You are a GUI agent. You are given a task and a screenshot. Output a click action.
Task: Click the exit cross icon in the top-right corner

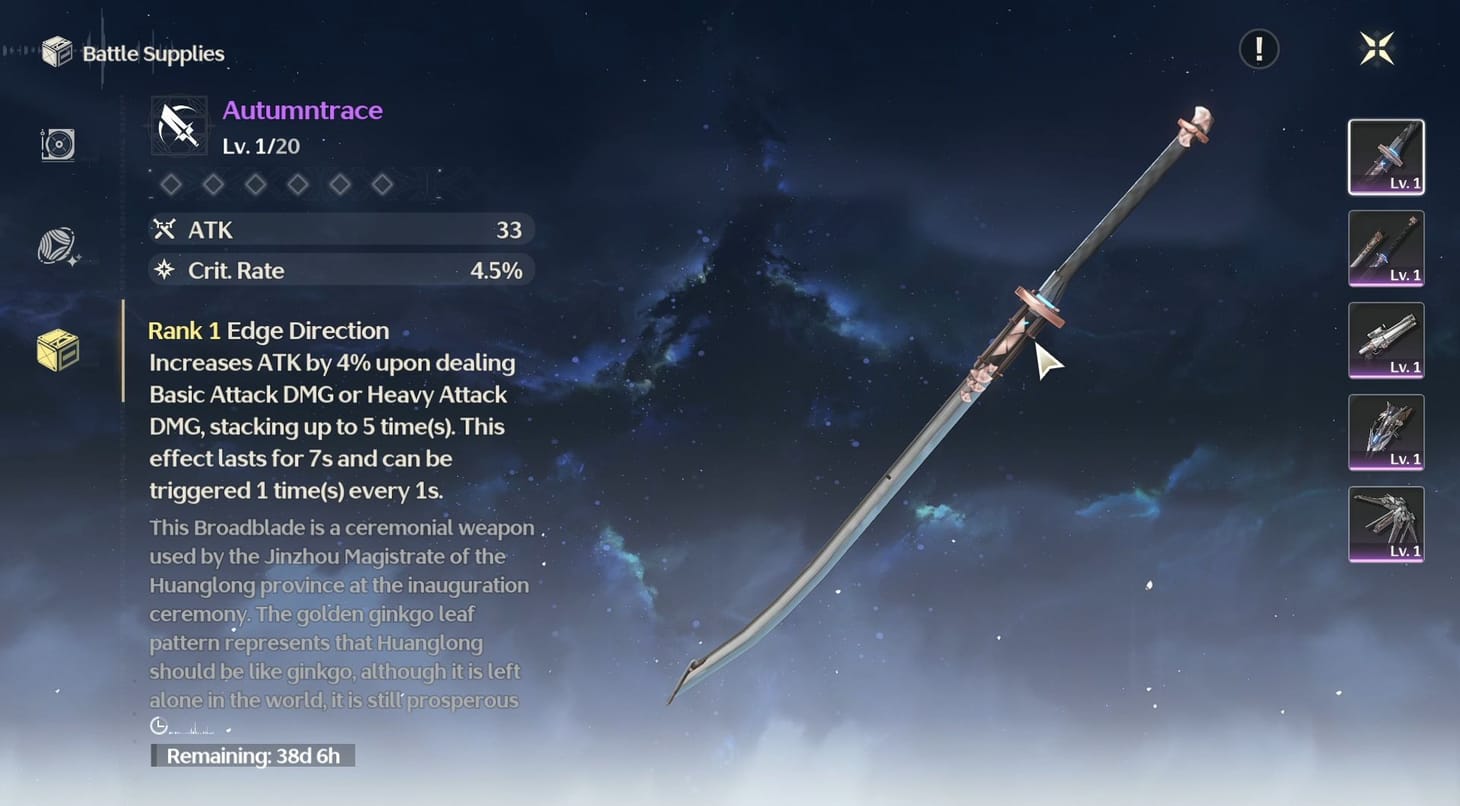tap(1377, 48)
